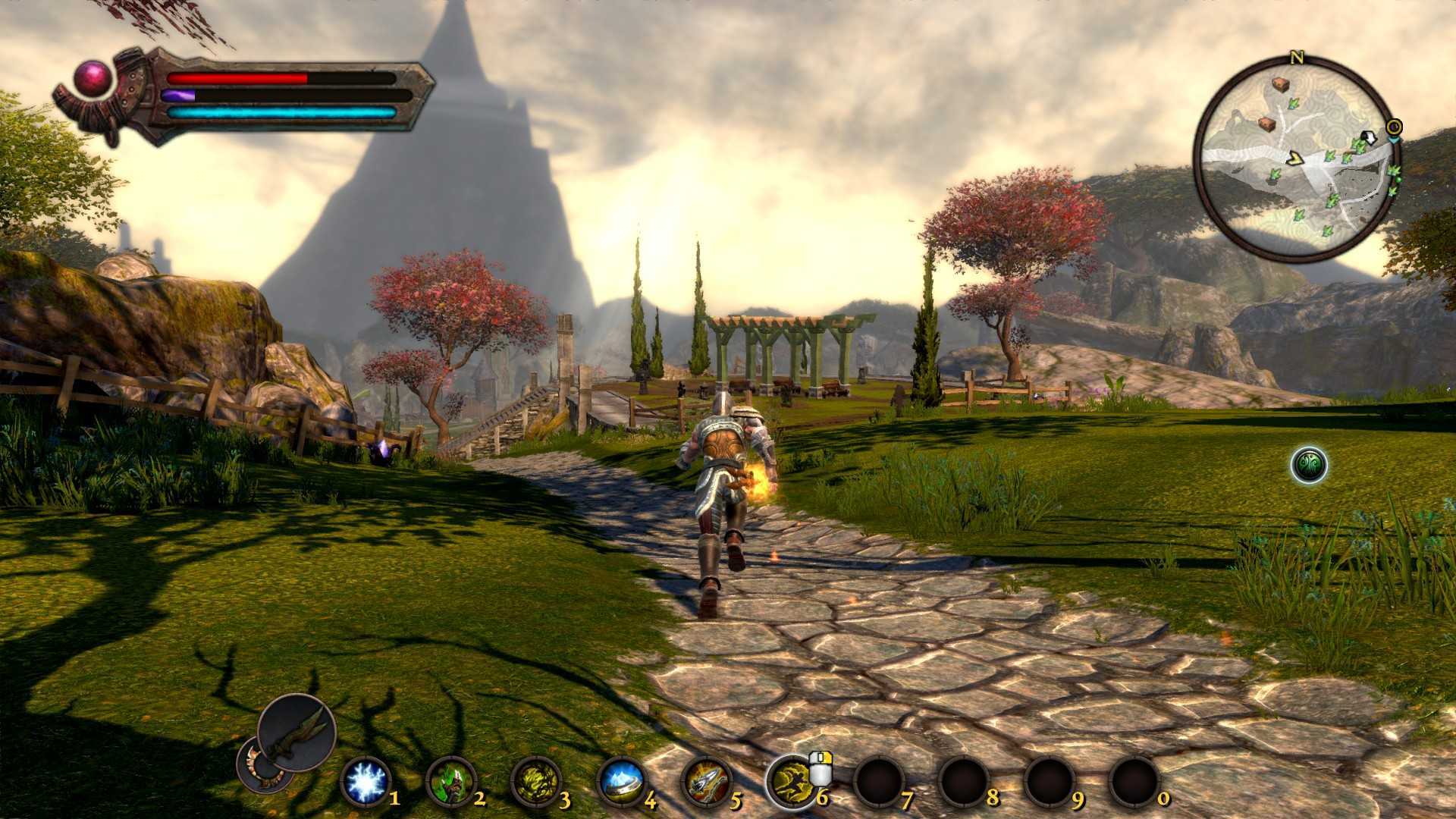Viewport: 1456px width, 819px height.
Task: Activate the gauntlet strike ability in slot 5
Action: pos(707,782)
